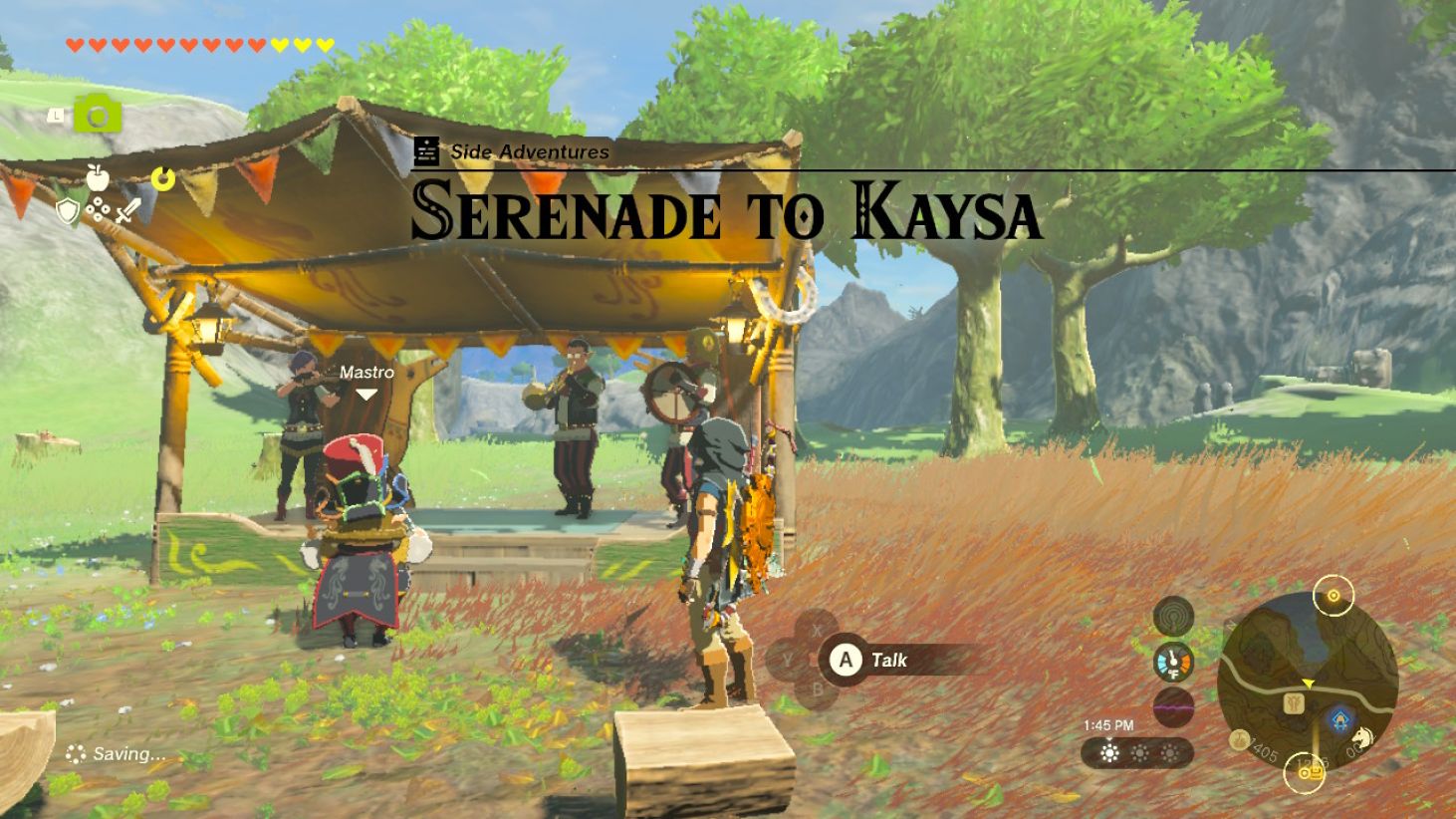Expand the destination circle atop the minimap
The width and height of the screenshot is (1456, 819).
click(x=1333, y=595)
